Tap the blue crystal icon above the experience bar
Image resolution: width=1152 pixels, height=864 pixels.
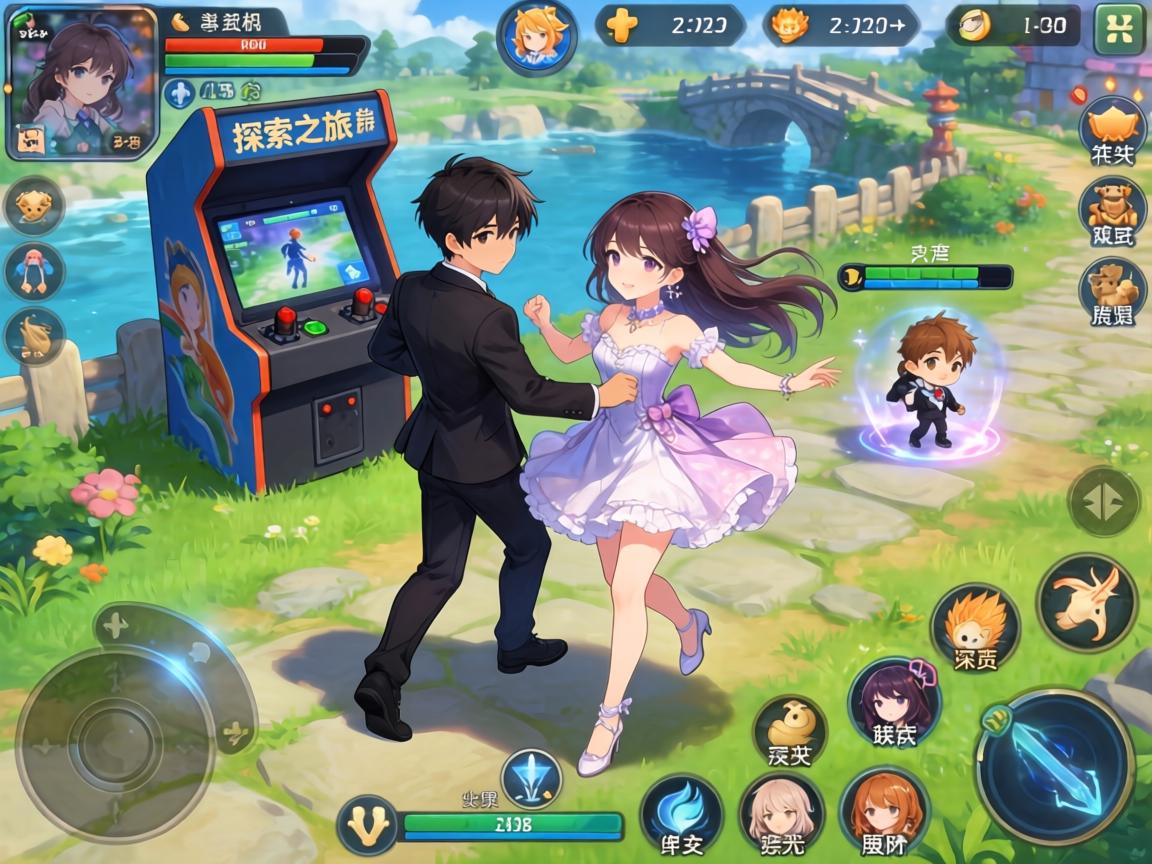(531, 777)
